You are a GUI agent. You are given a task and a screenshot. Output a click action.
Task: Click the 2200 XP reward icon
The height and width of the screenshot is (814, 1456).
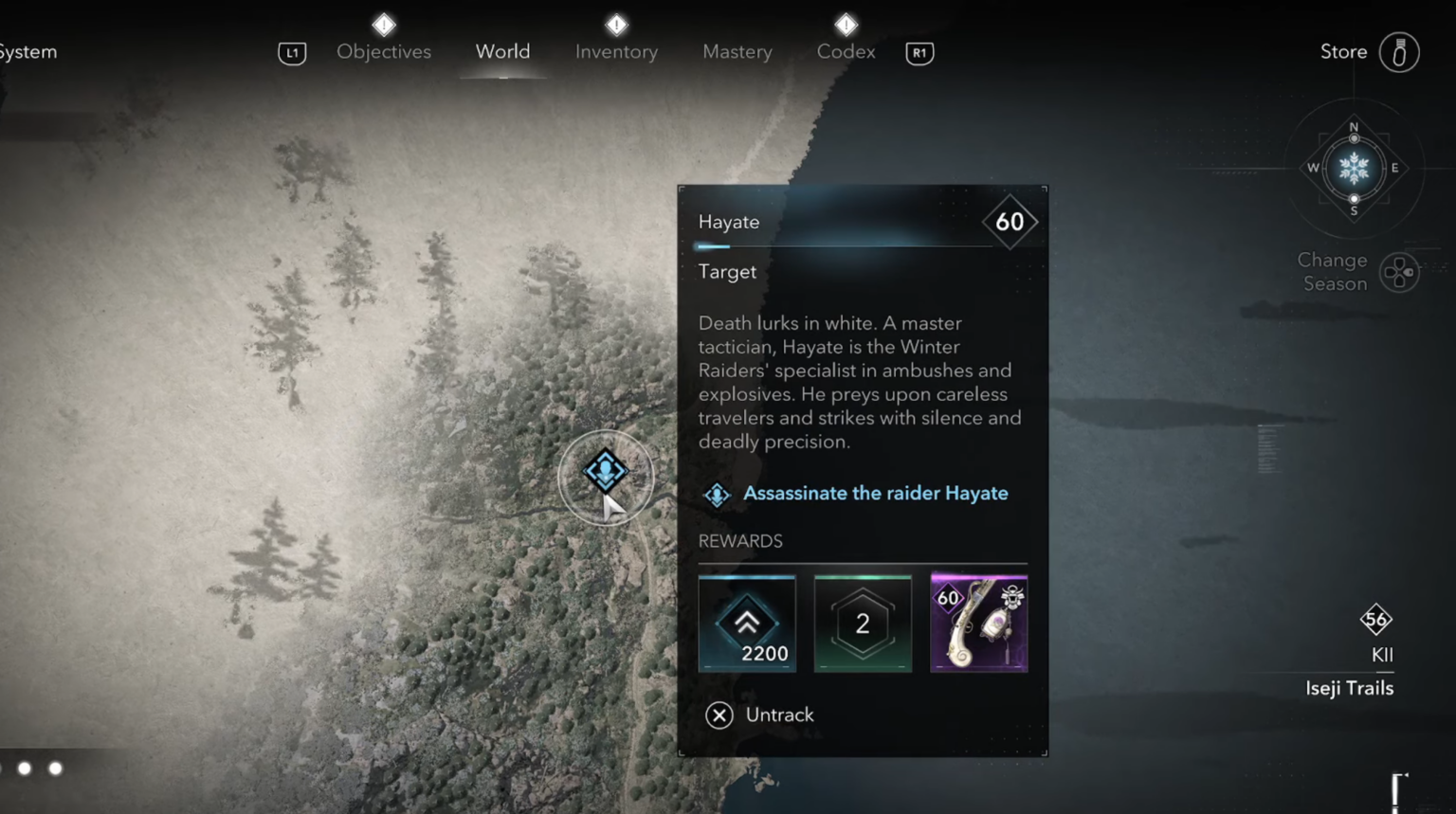click(747, 623)
